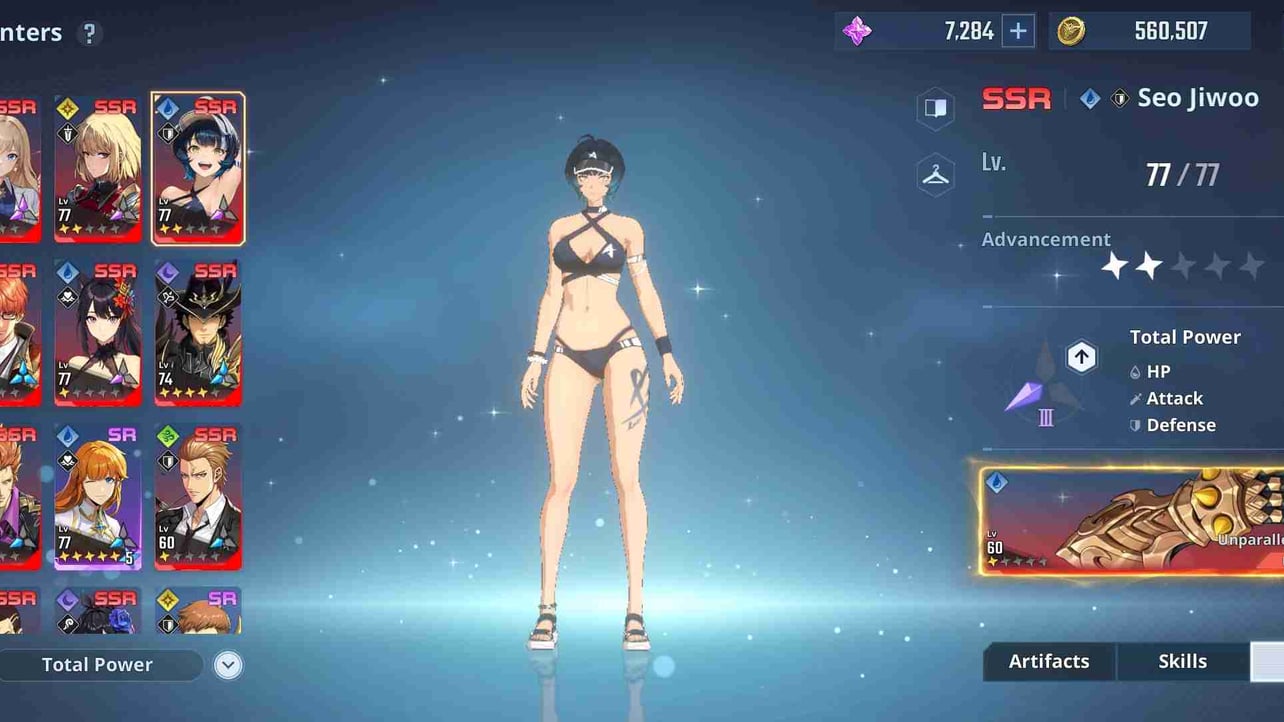Add more purple essence stones
The width and height of the screenshot is (1284, 722).
(1018, 32)
